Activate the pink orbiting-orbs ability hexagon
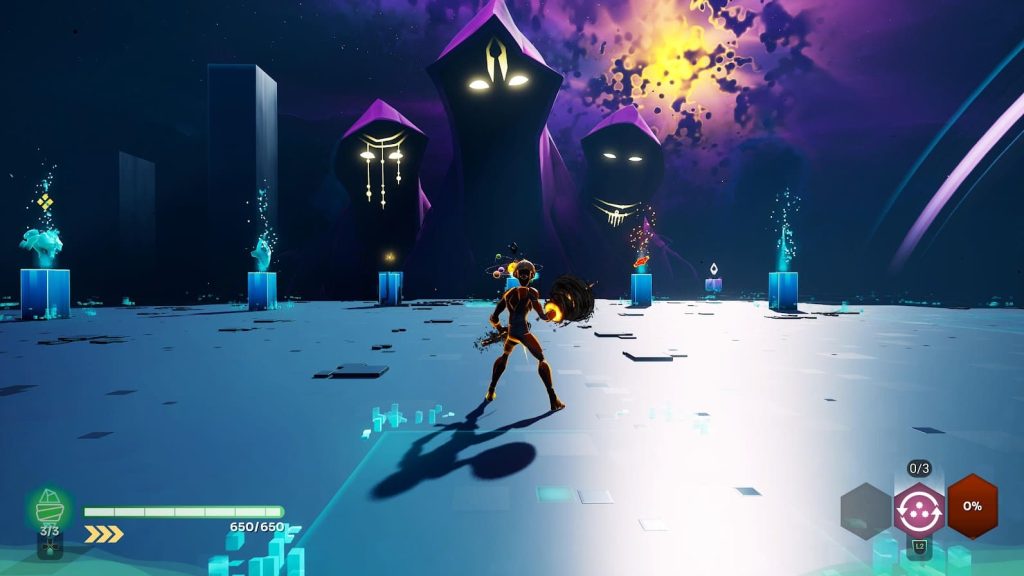1024x576 pixels. [919, 508]
